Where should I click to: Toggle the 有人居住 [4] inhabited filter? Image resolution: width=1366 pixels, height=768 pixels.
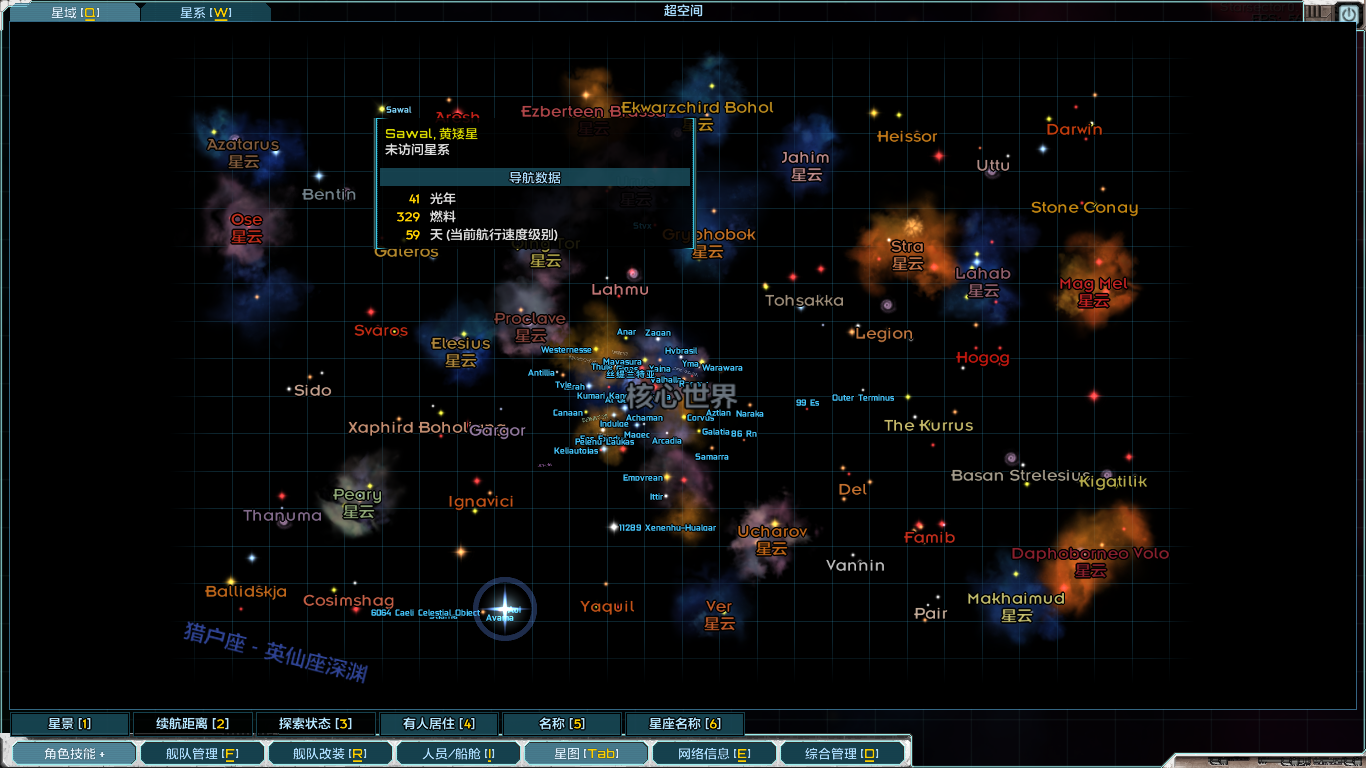point(440,723)
